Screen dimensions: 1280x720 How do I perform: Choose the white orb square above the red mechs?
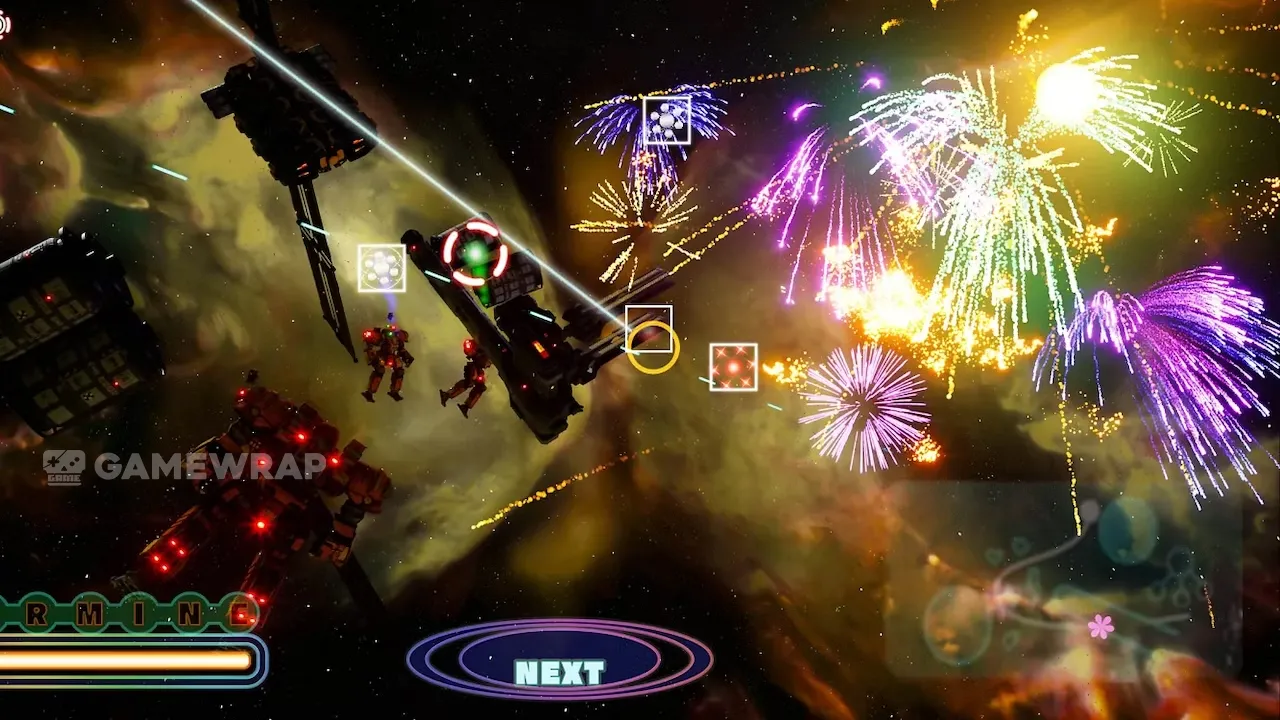point(382,268)
